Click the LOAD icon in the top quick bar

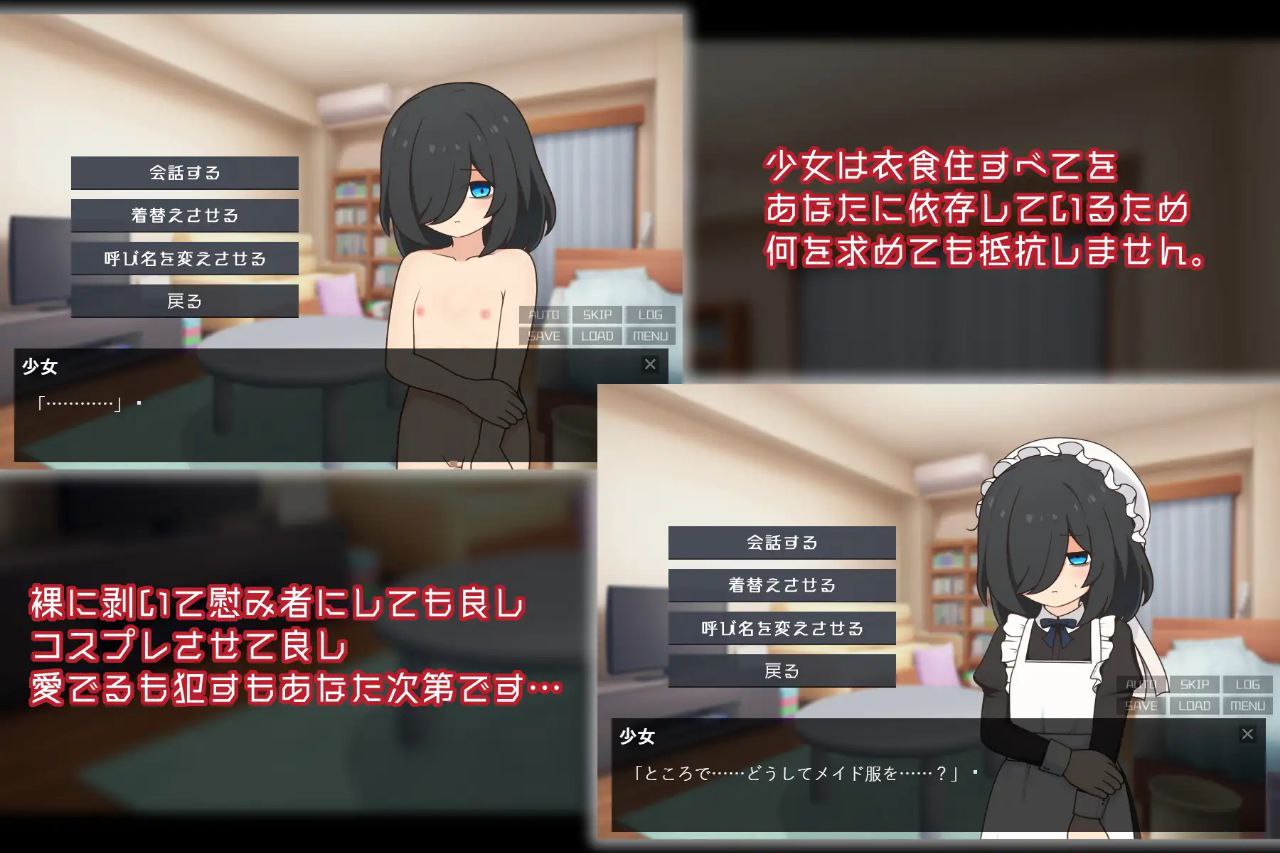click(597, 335)
